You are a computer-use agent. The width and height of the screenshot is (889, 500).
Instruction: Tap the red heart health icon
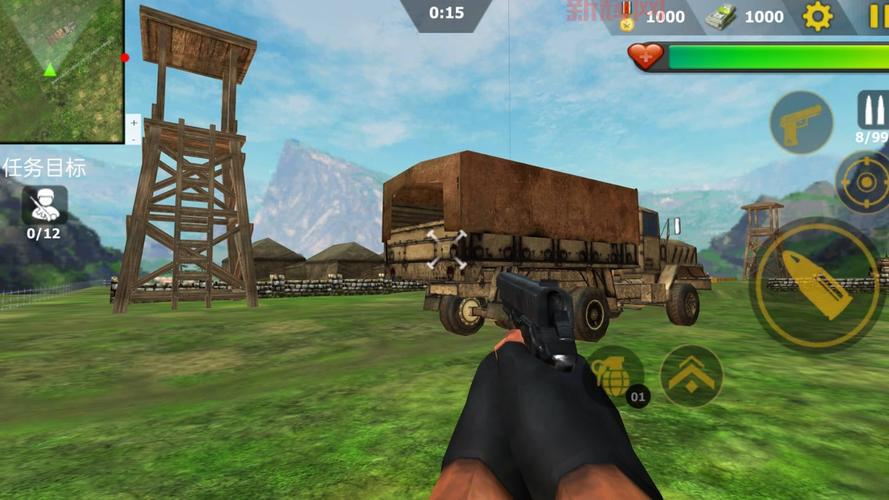coord(647,56)
